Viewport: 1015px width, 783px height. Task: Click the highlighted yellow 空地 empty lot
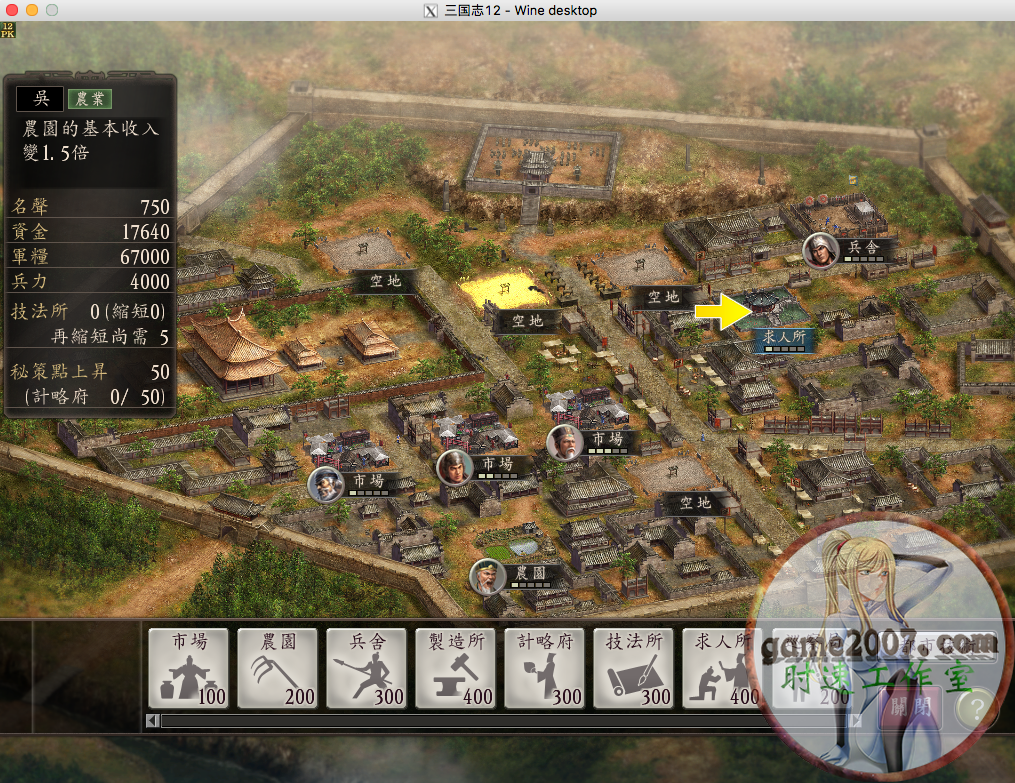[504, 291]
